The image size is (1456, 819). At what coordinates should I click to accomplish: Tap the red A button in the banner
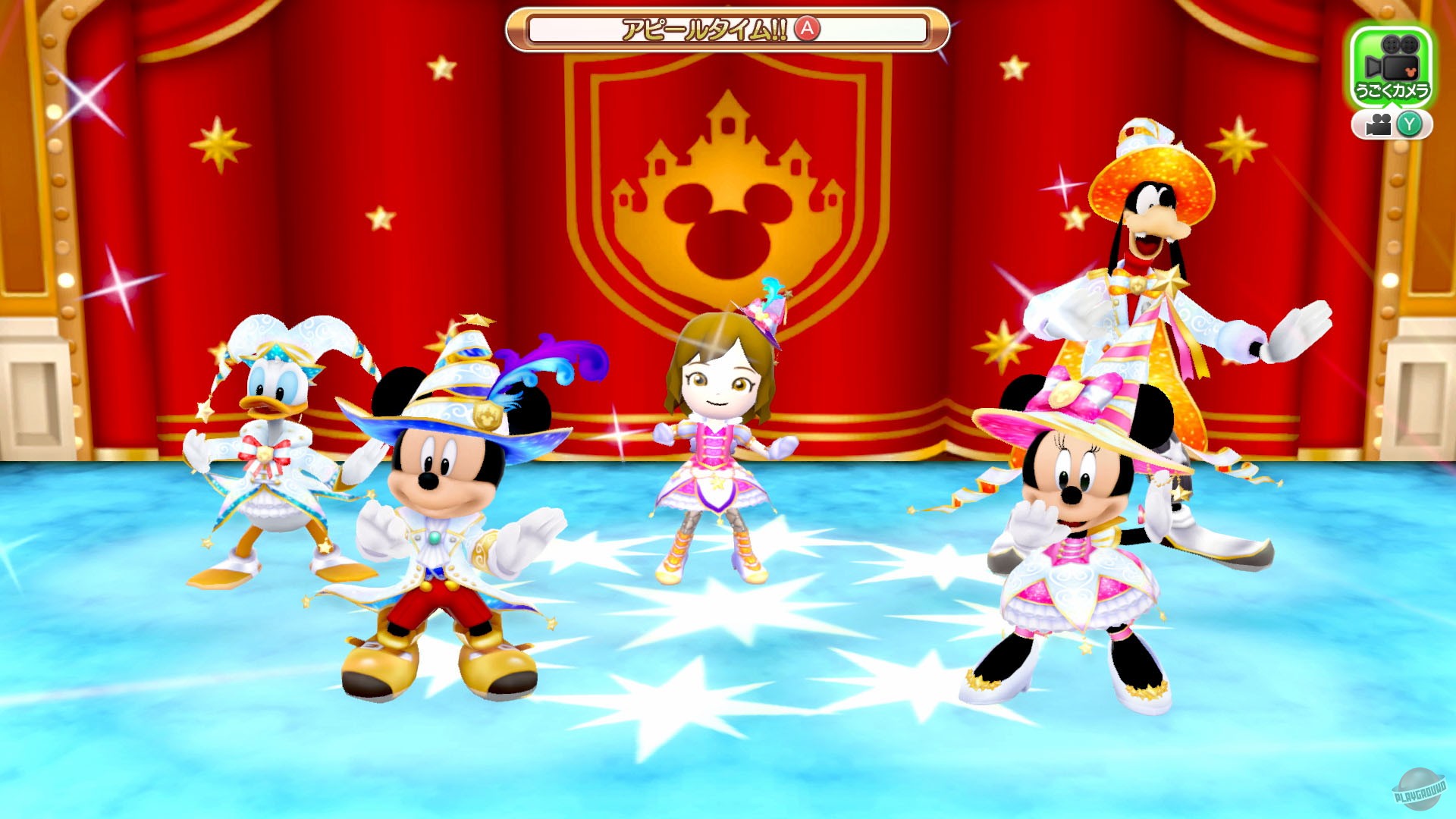807,29
